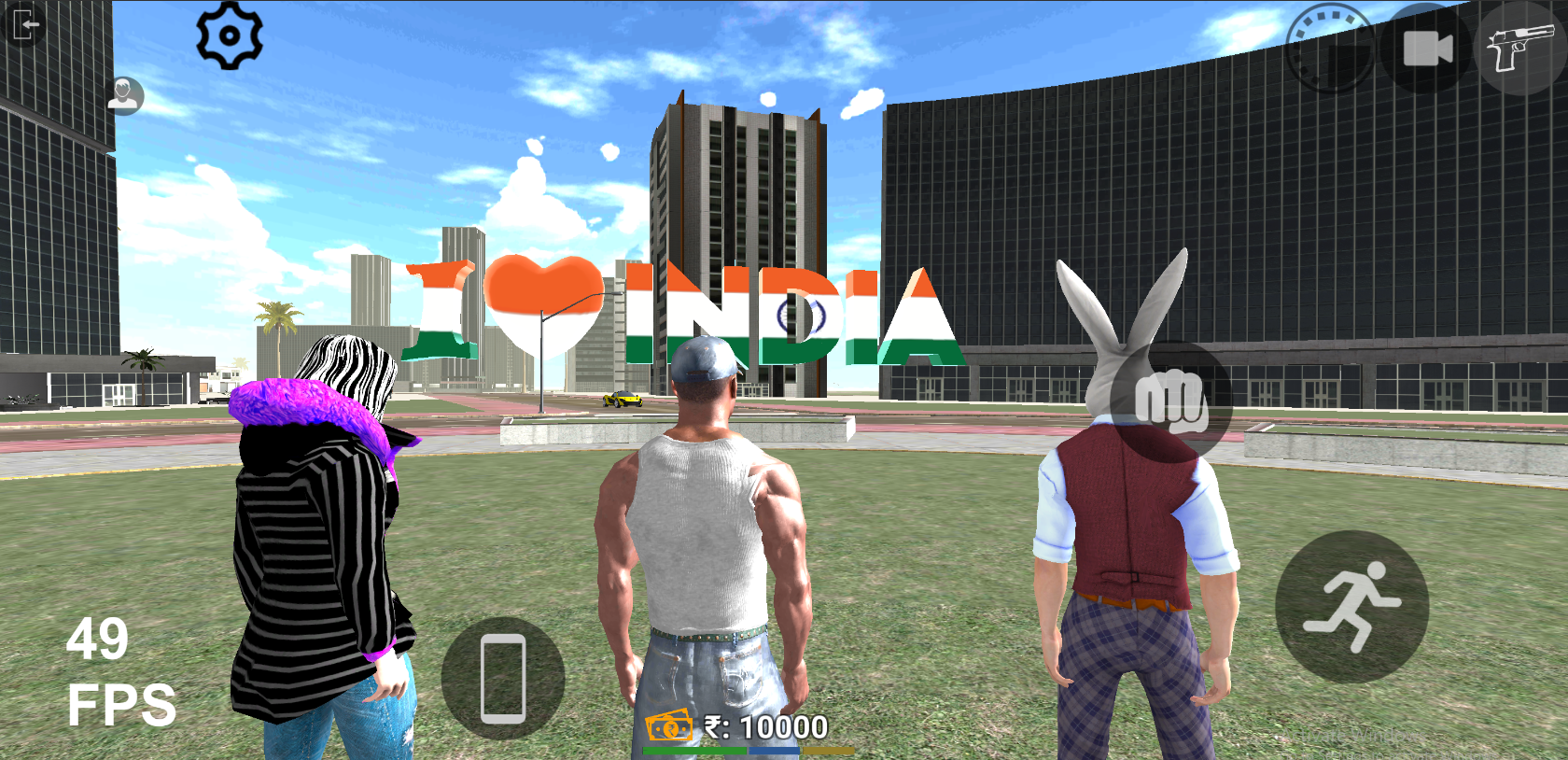Tap the orange rupee cash note icon

(x=668, y=726)
